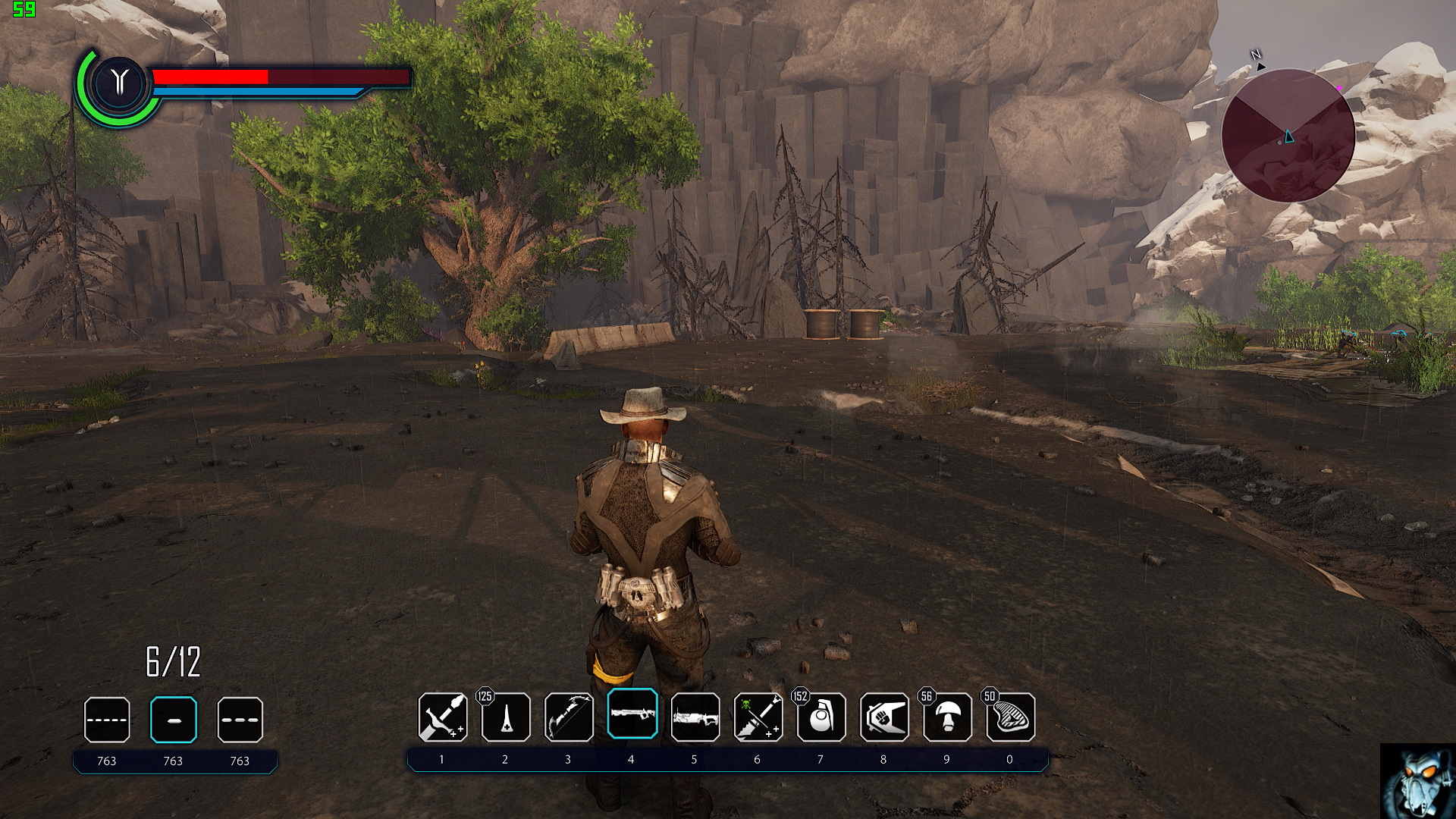Click the faction emblem beside the health bar
The width and height of the screenshot is (1456, 819).
click(119, 82)
